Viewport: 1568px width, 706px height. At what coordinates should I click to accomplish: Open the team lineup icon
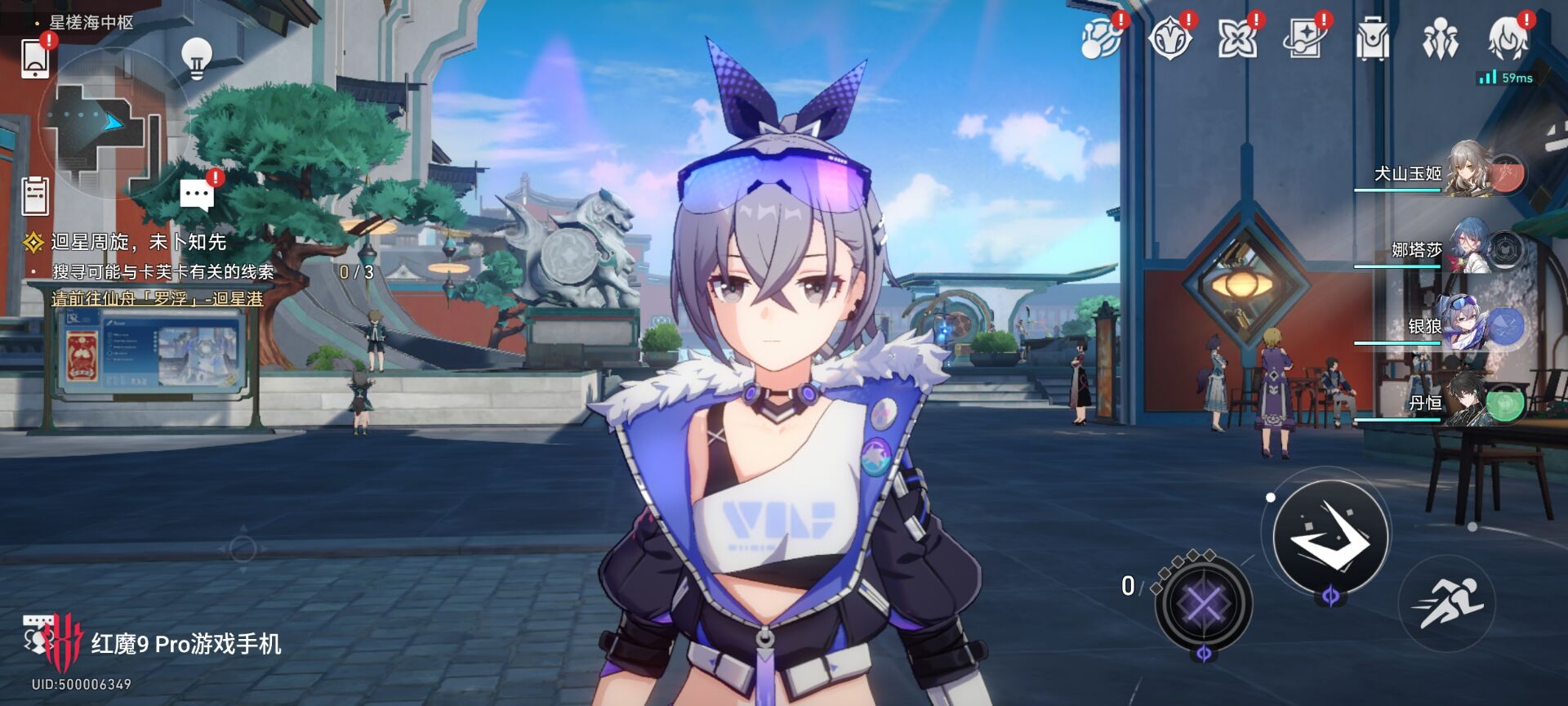[x=1440, y=38]
